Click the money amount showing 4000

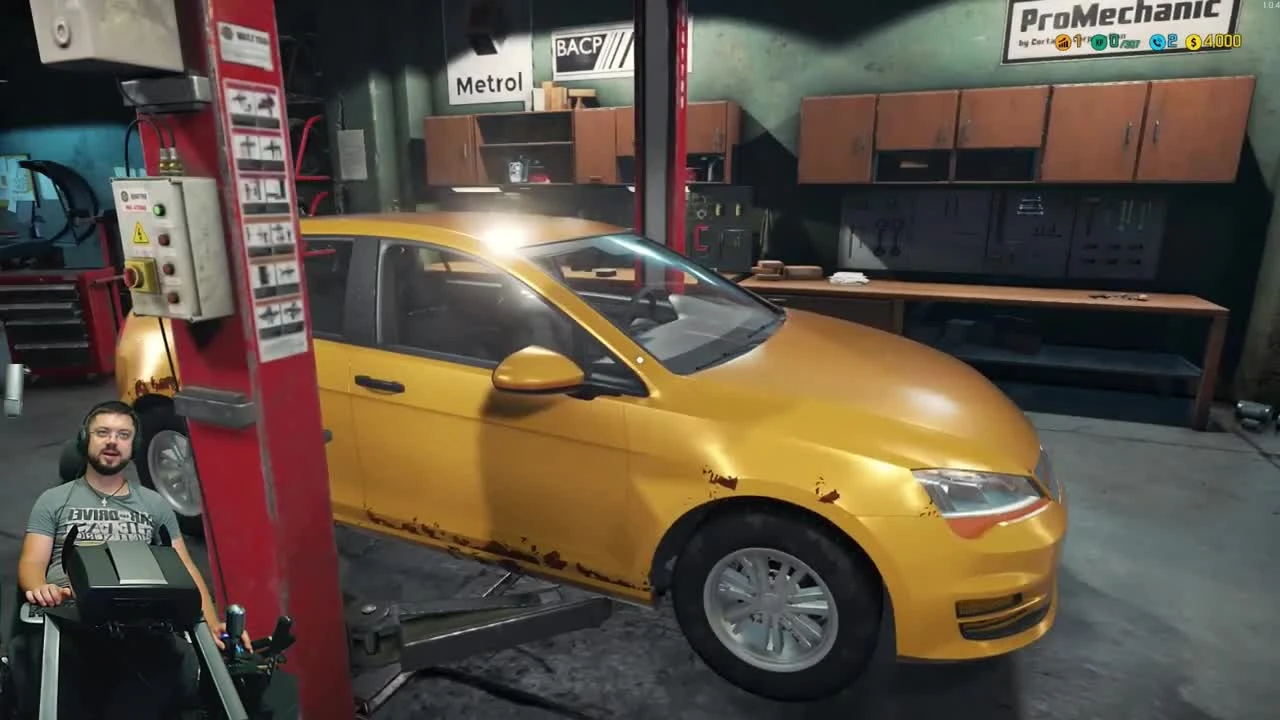point(1222,43)
